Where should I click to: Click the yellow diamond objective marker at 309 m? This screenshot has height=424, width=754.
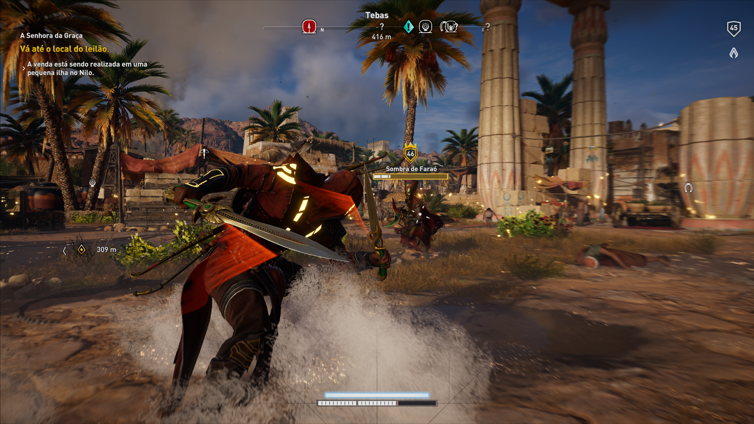click(82, 249)
